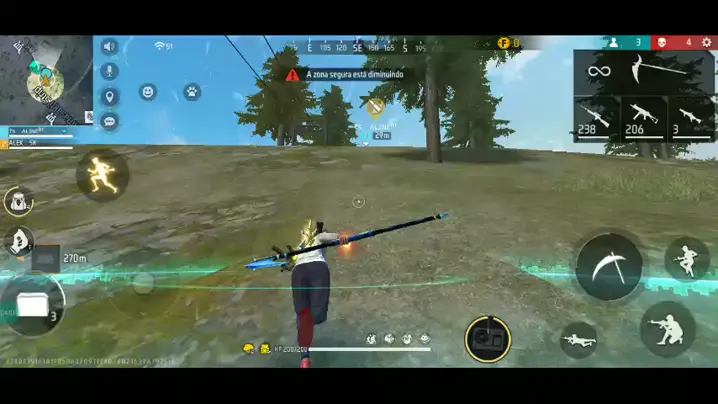Open the backpack inventory
The width and height of the screenshot is (718, 404).
pyautogui.click(x=18, y=201)
